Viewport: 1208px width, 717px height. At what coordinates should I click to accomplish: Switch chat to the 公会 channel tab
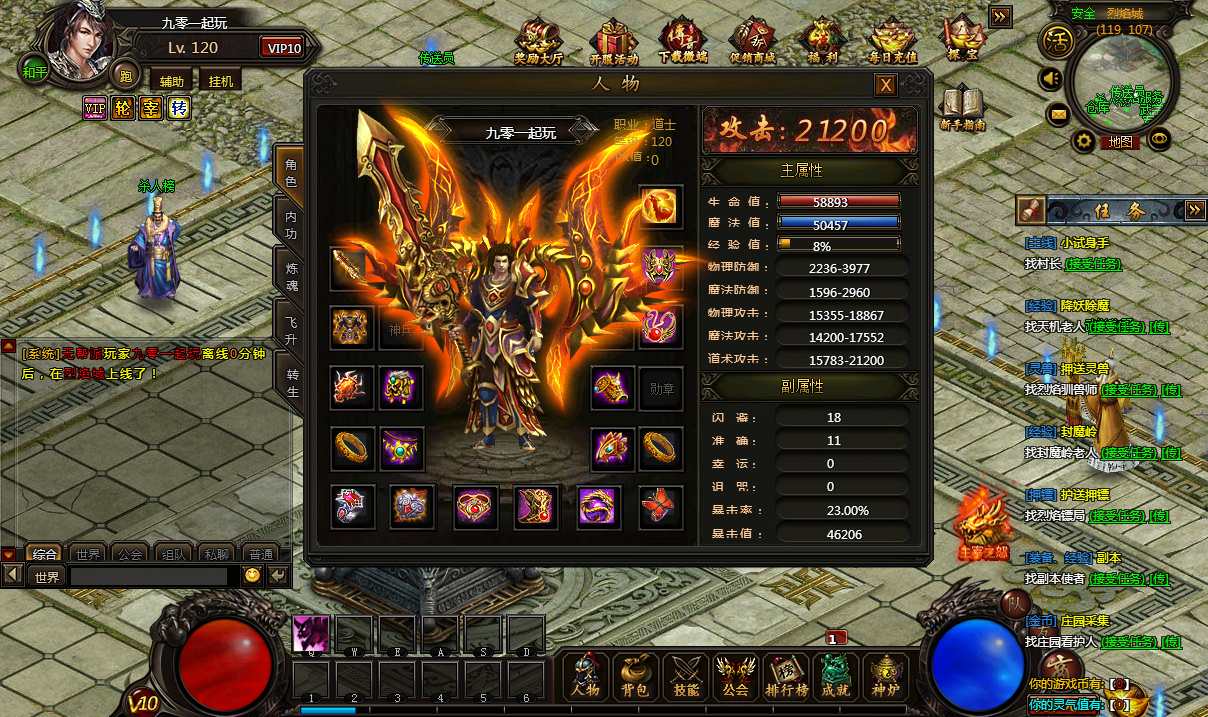129,553
